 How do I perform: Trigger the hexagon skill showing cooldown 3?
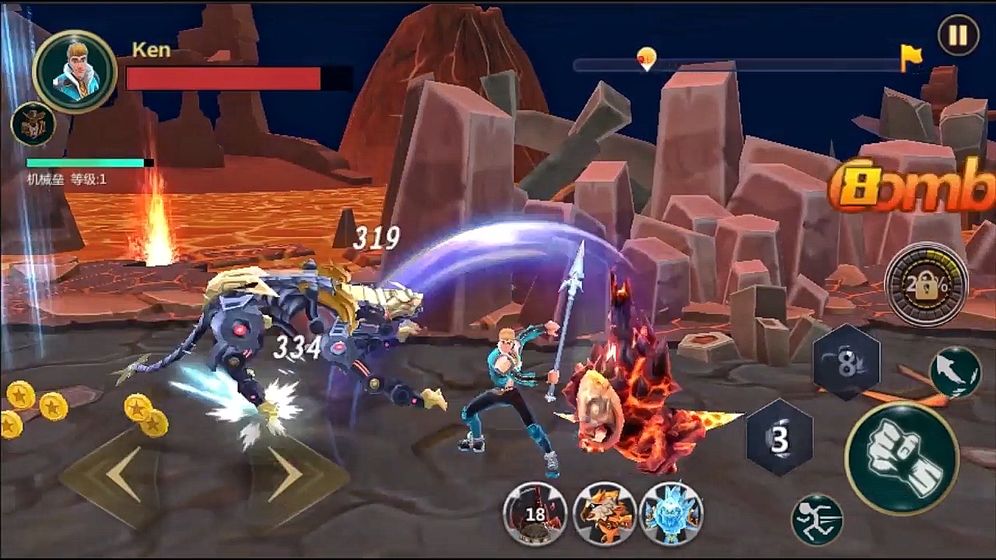click(780, 437)
